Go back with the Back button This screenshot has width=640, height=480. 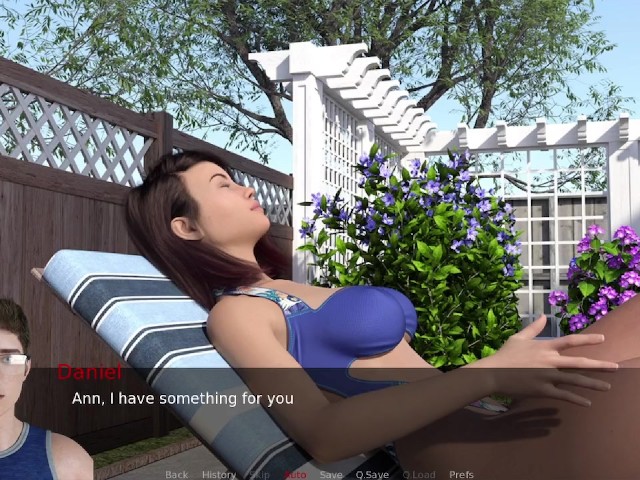pos(176,474)
